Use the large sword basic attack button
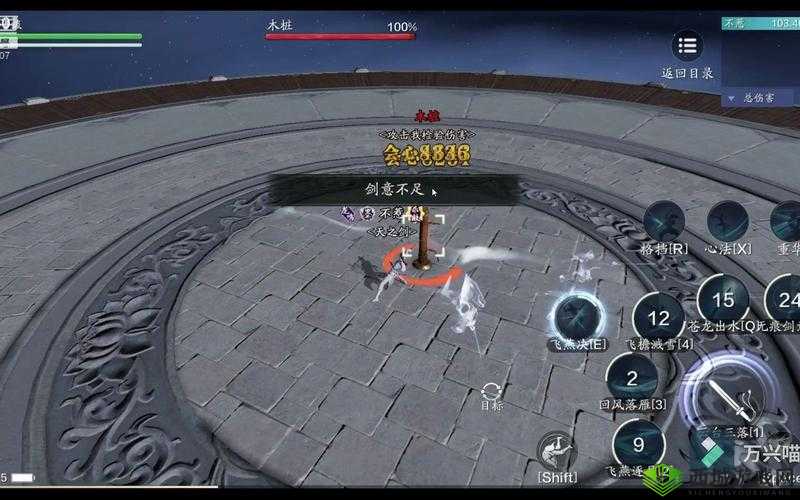The height and width of the screenshot is (500, 800). click(731, 402)
